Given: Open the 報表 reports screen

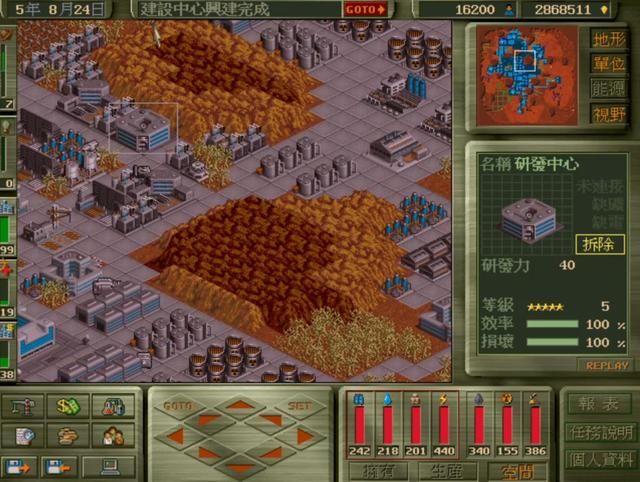Looking at the screenshot, I should [x=599, y=404].
